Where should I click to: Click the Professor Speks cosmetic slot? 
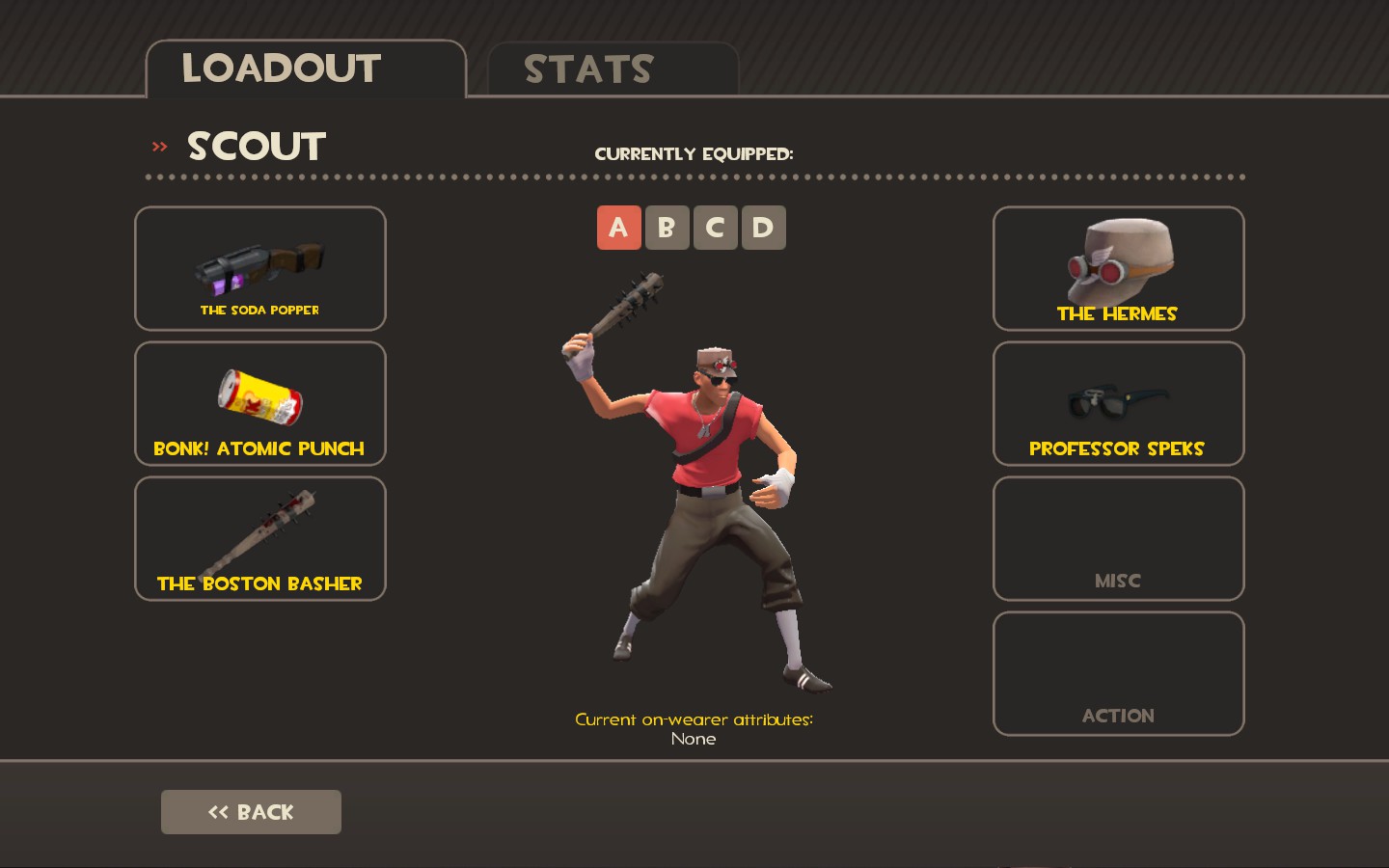pyautogui.click(x=1118, y=404)
